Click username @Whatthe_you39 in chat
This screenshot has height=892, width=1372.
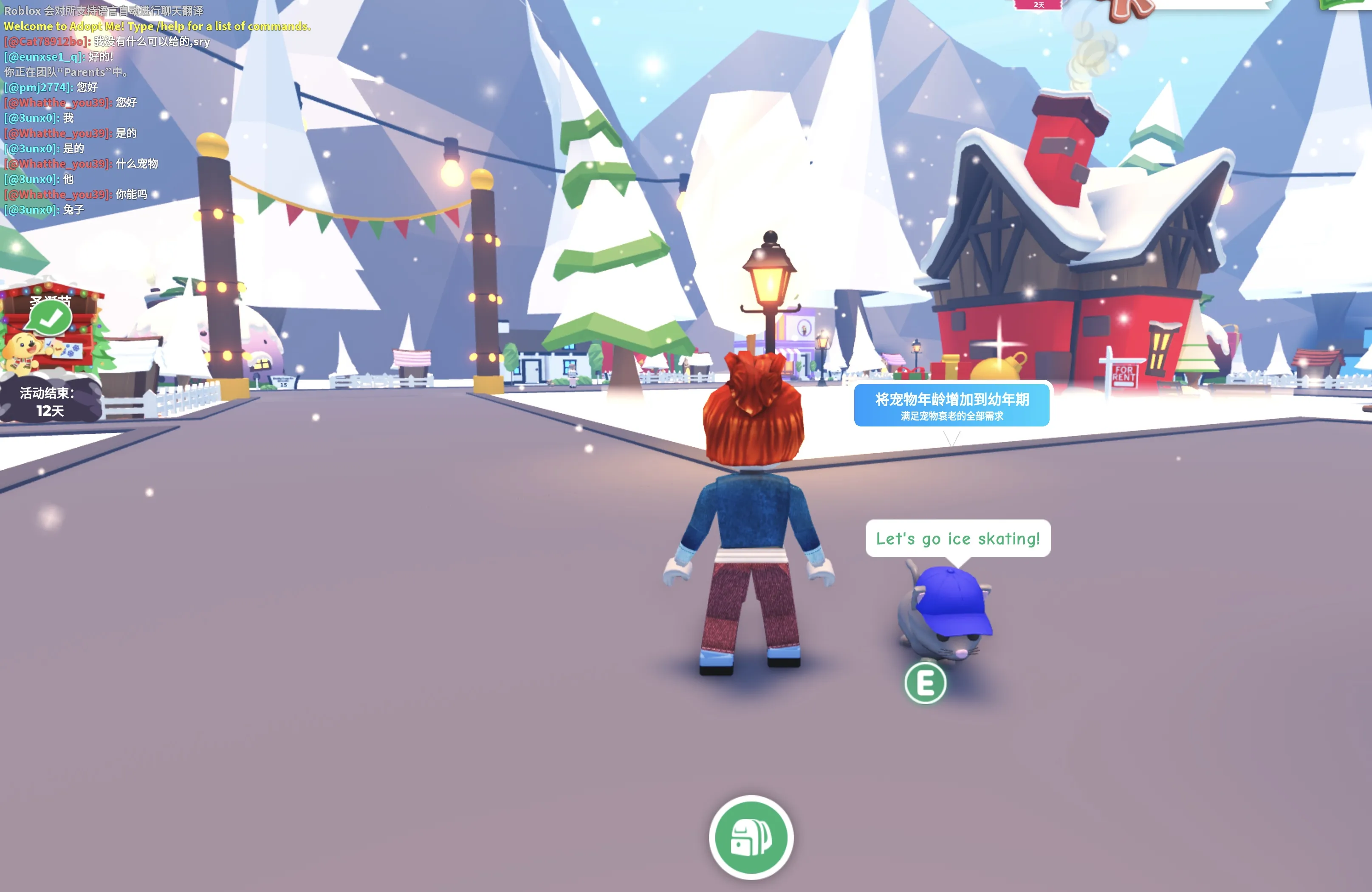[56, 103]
